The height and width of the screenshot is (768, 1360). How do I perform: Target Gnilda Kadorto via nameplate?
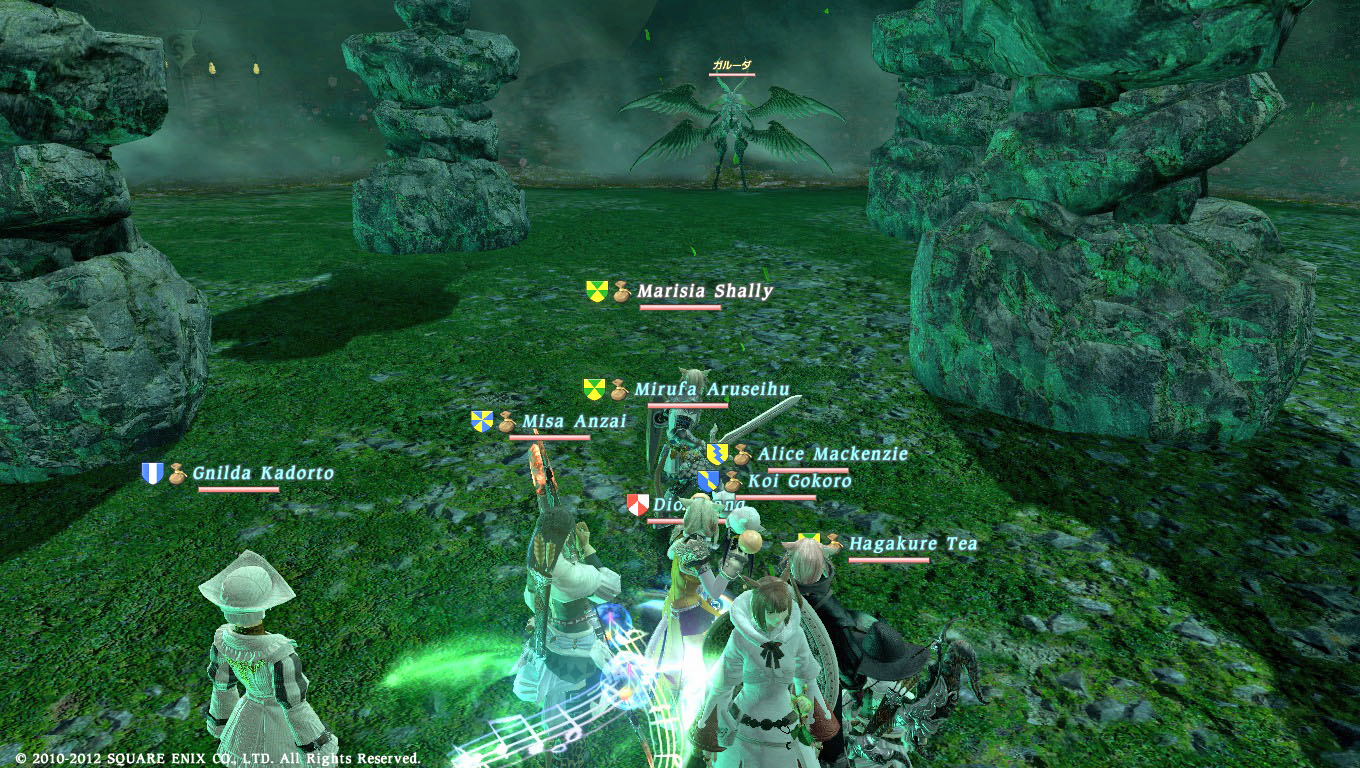coord(263,473)
